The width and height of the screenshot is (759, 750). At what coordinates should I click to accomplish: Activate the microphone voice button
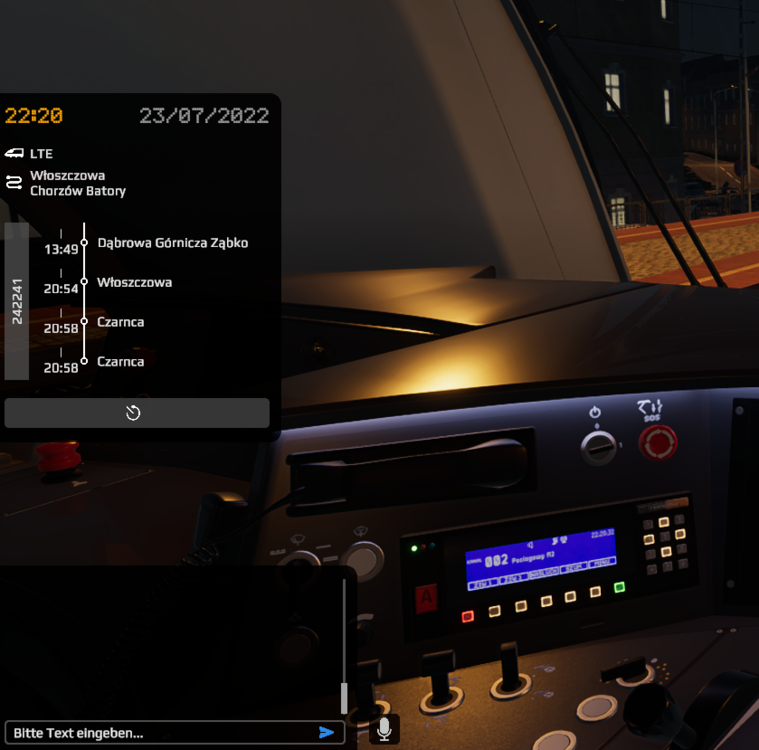tap(384, 730)
